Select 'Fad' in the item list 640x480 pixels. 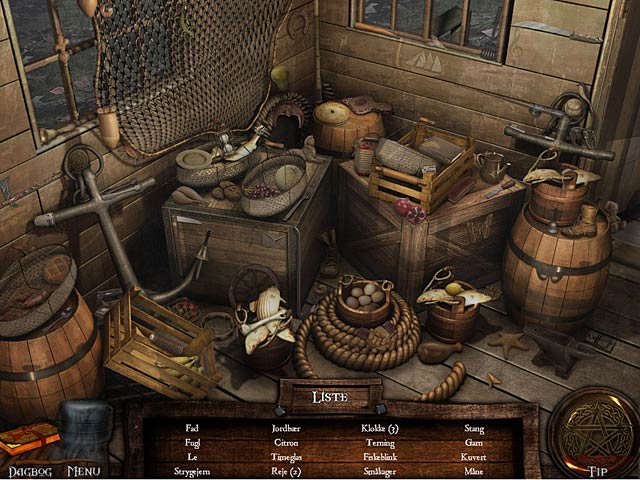192,428
